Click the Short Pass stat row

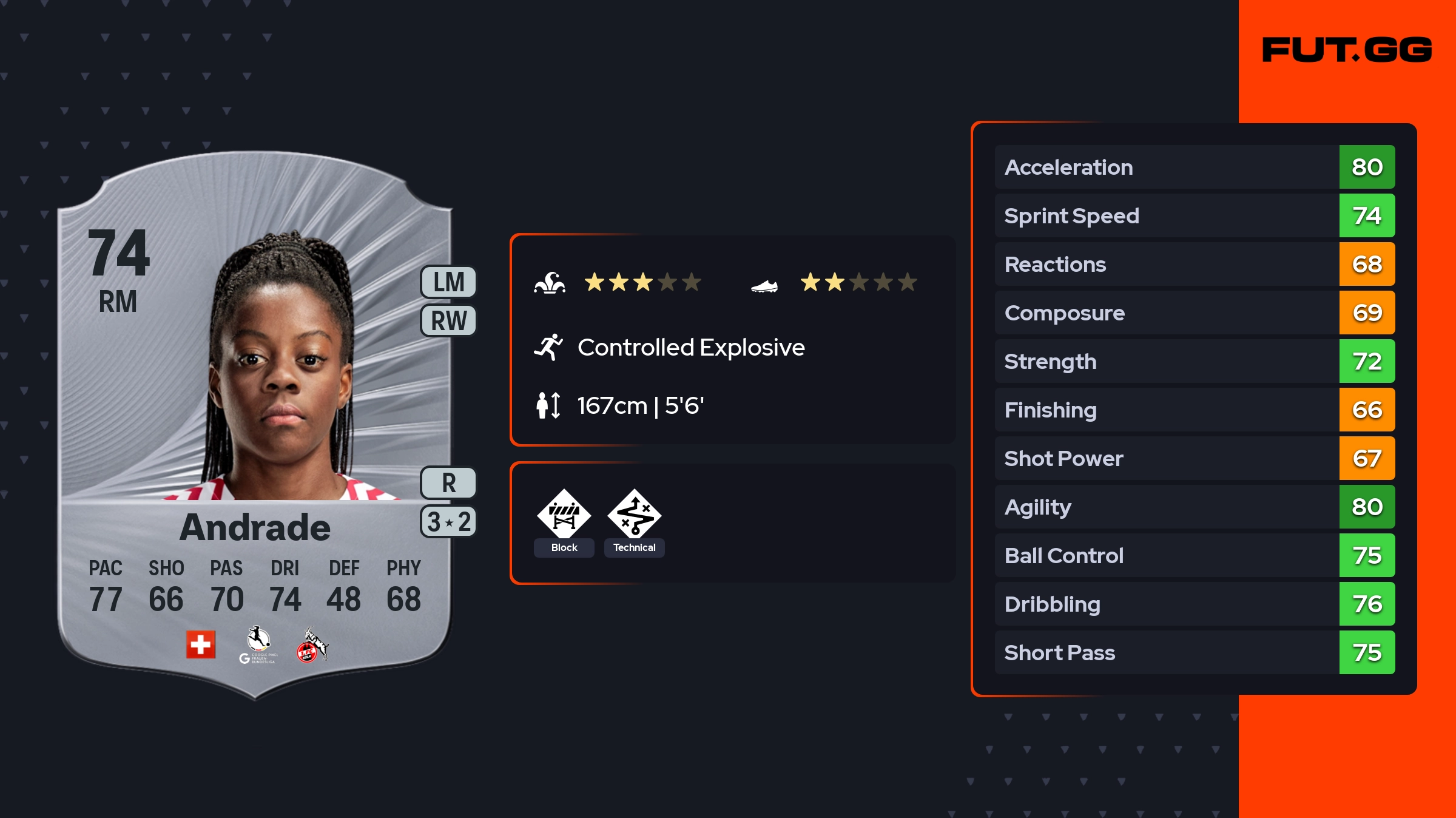(x=1194, y=652)
